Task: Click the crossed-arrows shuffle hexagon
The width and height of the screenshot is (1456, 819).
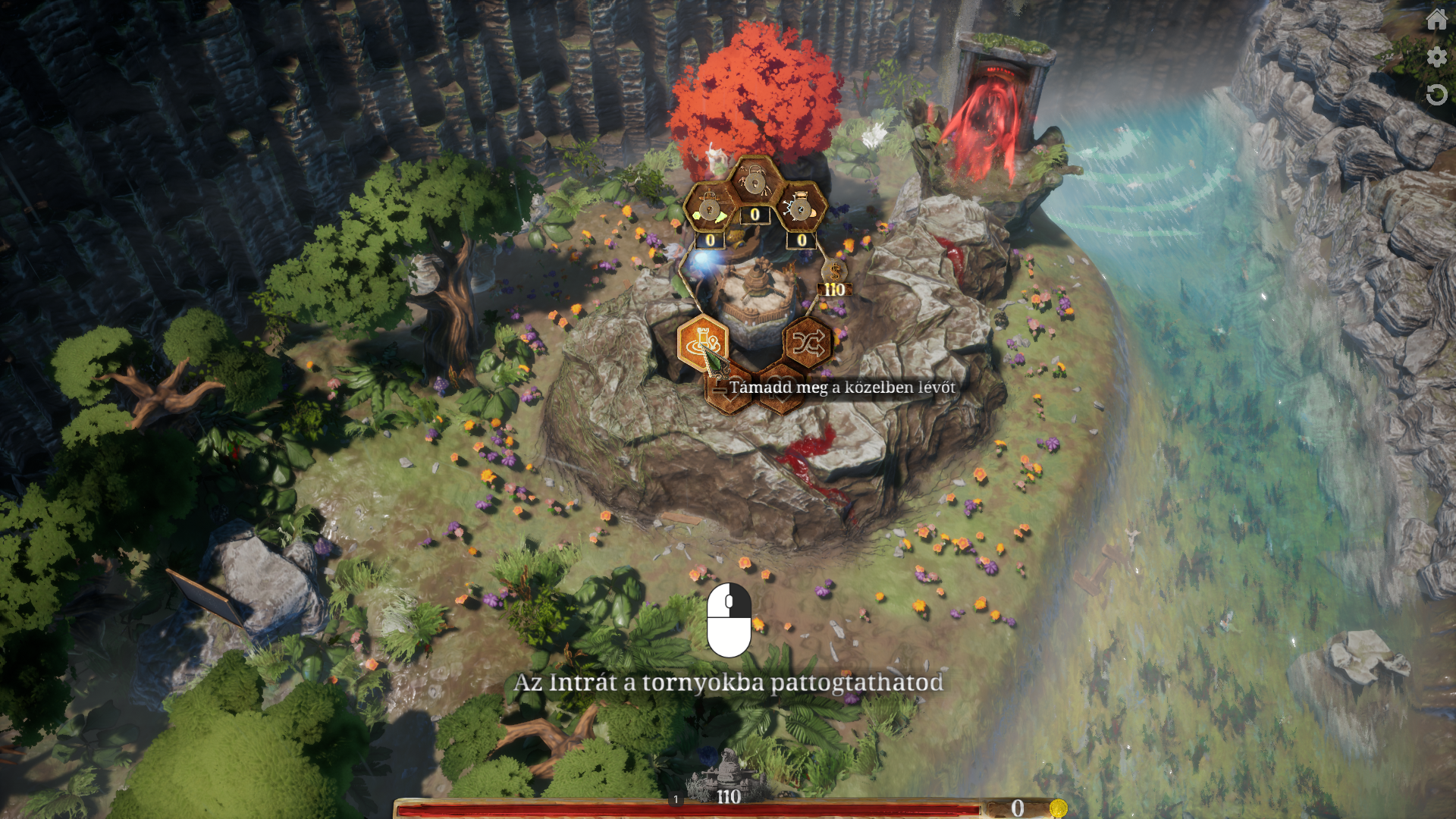Action: [807, 344]
